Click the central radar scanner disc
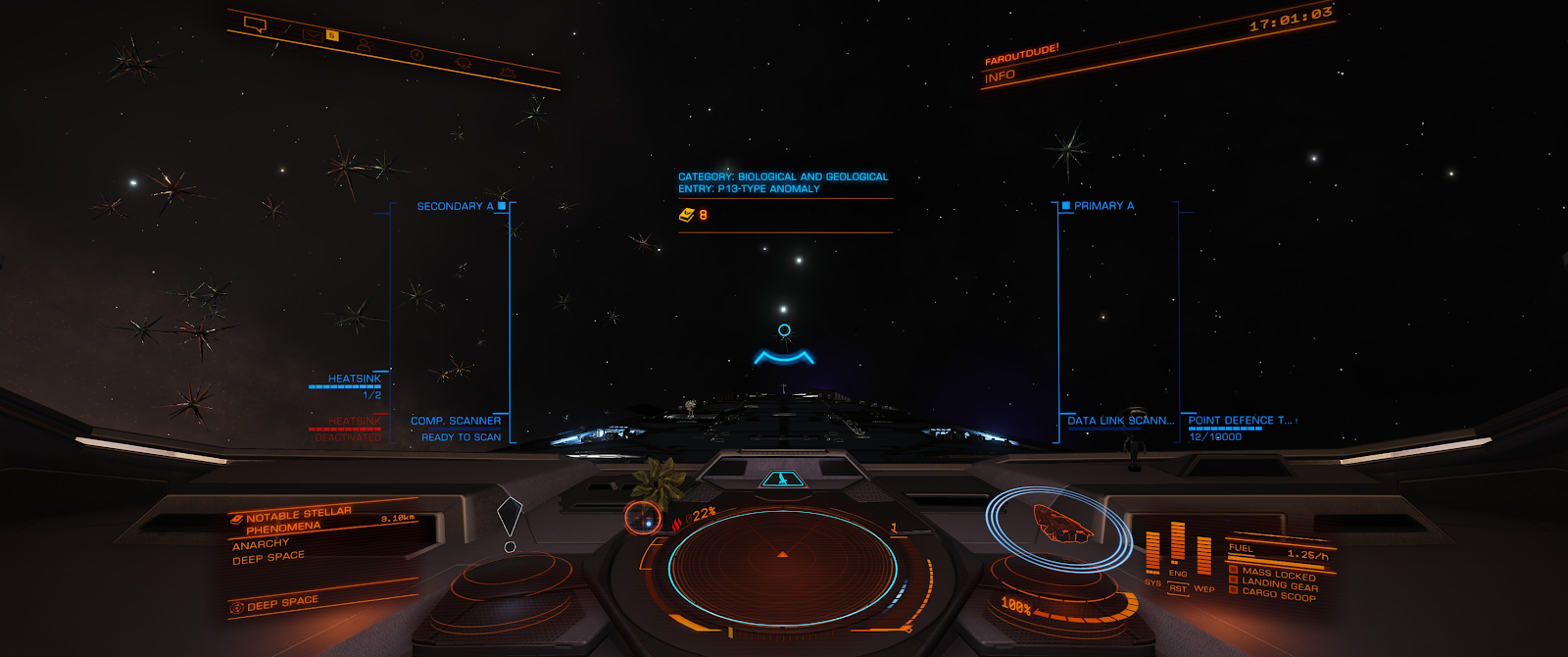This screenshot has height=657, width=1568. pyautogui.click(x=782, y=567)
